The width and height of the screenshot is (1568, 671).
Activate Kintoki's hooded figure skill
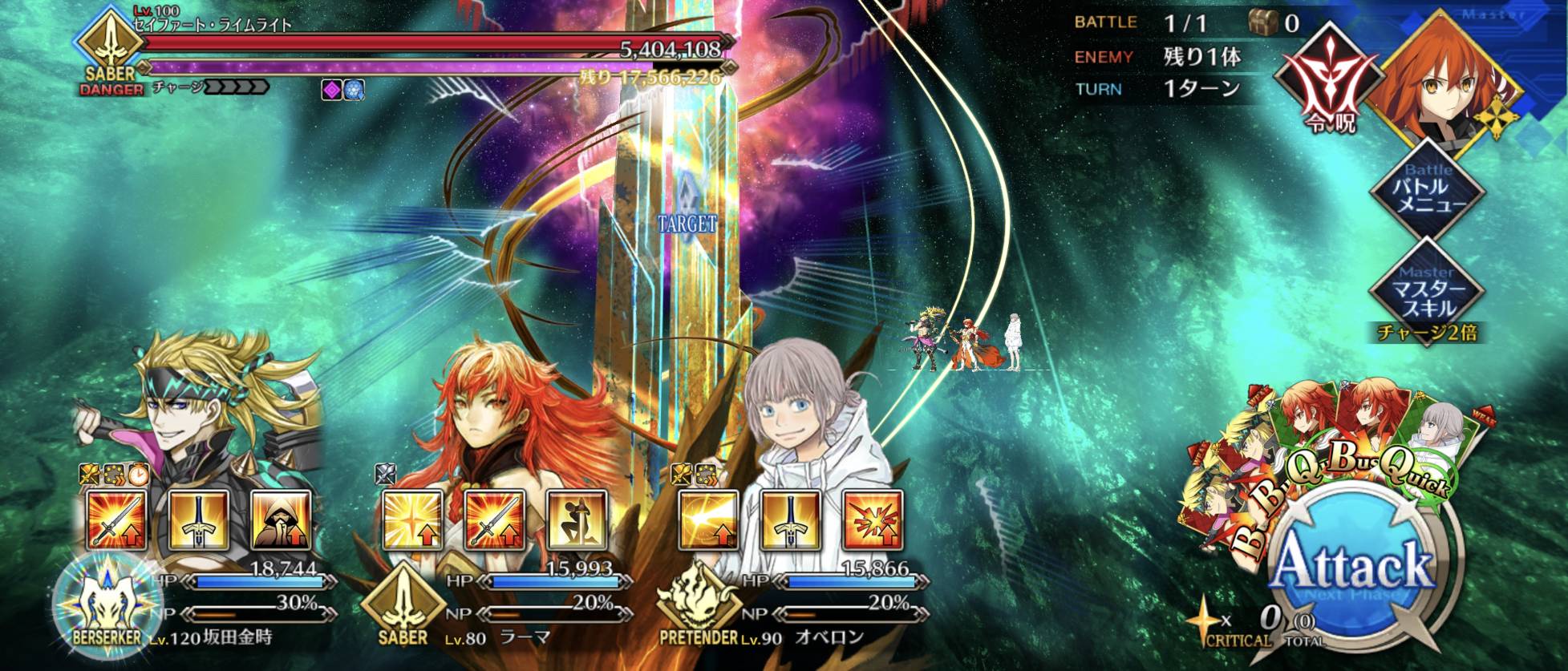[x=281, y=520]
